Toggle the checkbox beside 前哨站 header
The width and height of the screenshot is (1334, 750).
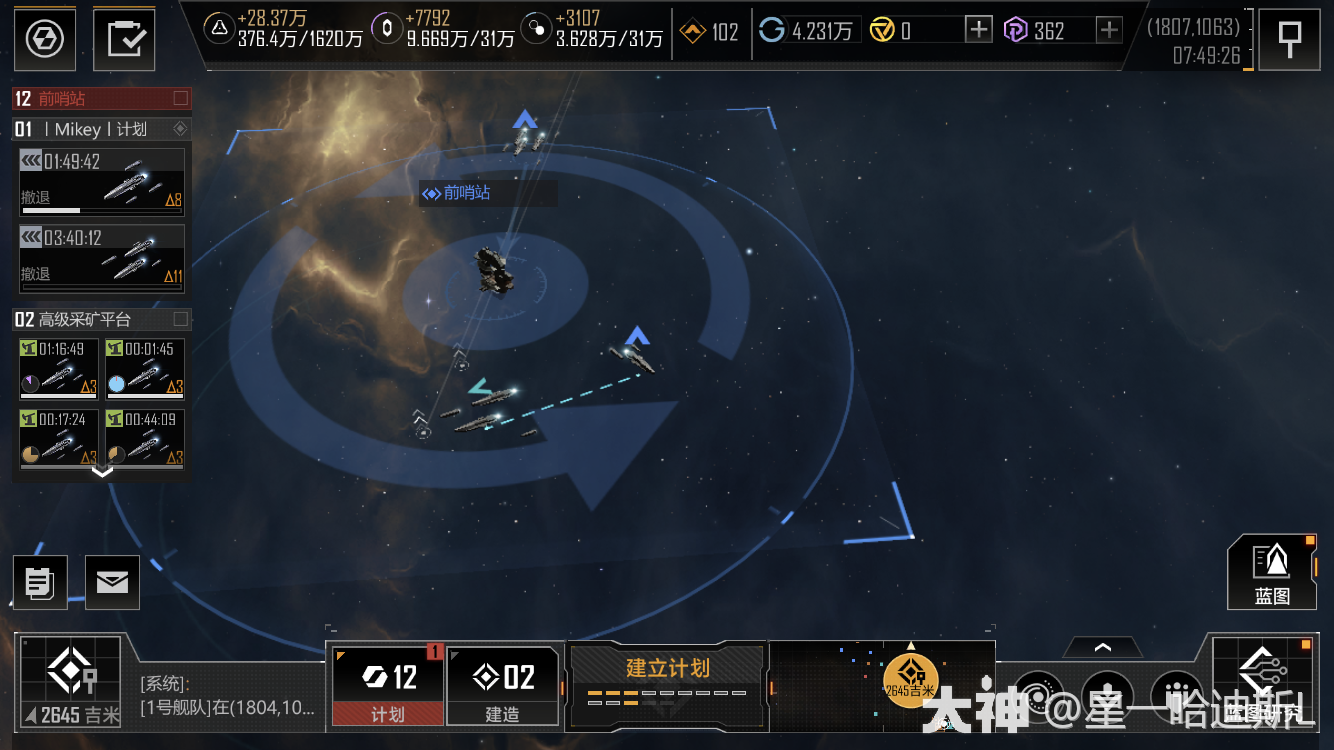point(180,98)
